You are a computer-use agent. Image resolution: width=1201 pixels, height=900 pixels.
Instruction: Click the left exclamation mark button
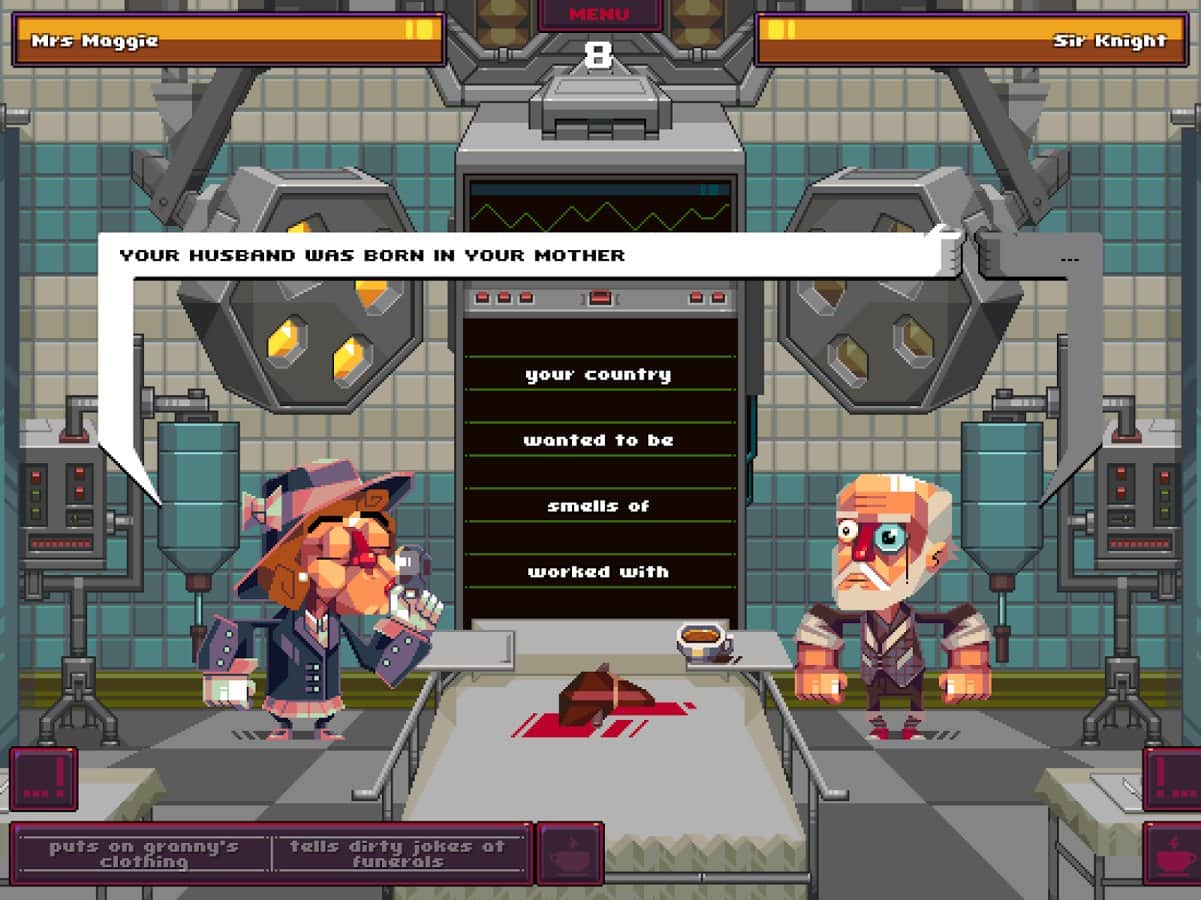44,778
